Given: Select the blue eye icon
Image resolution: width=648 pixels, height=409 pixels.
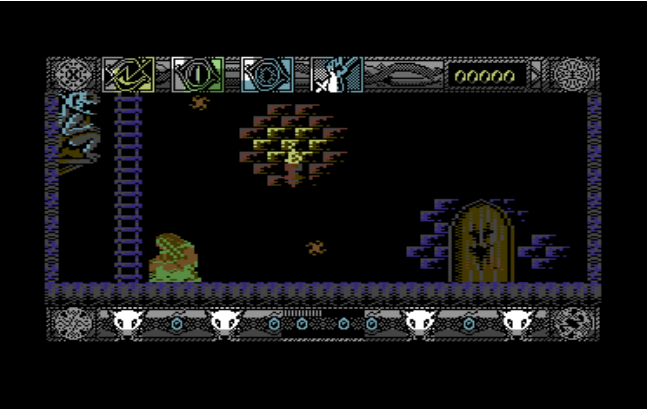Looking at the screenshot, I should (266, 74).
